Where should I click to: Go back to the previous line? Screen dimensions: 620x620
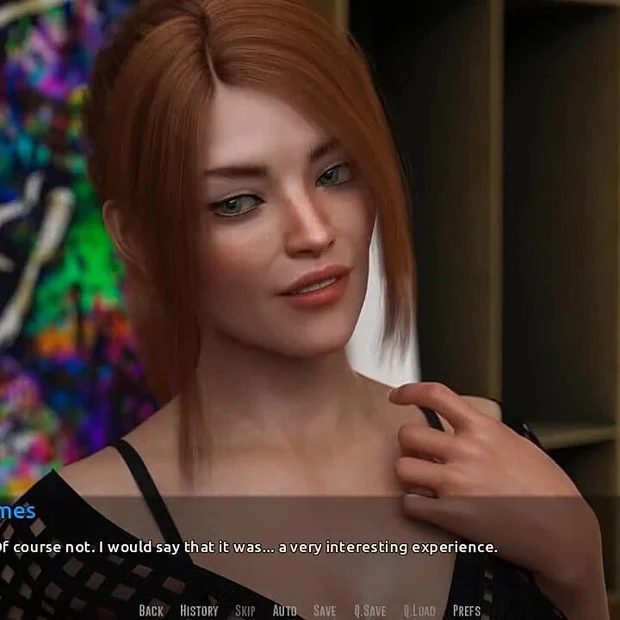coord(151,610)
